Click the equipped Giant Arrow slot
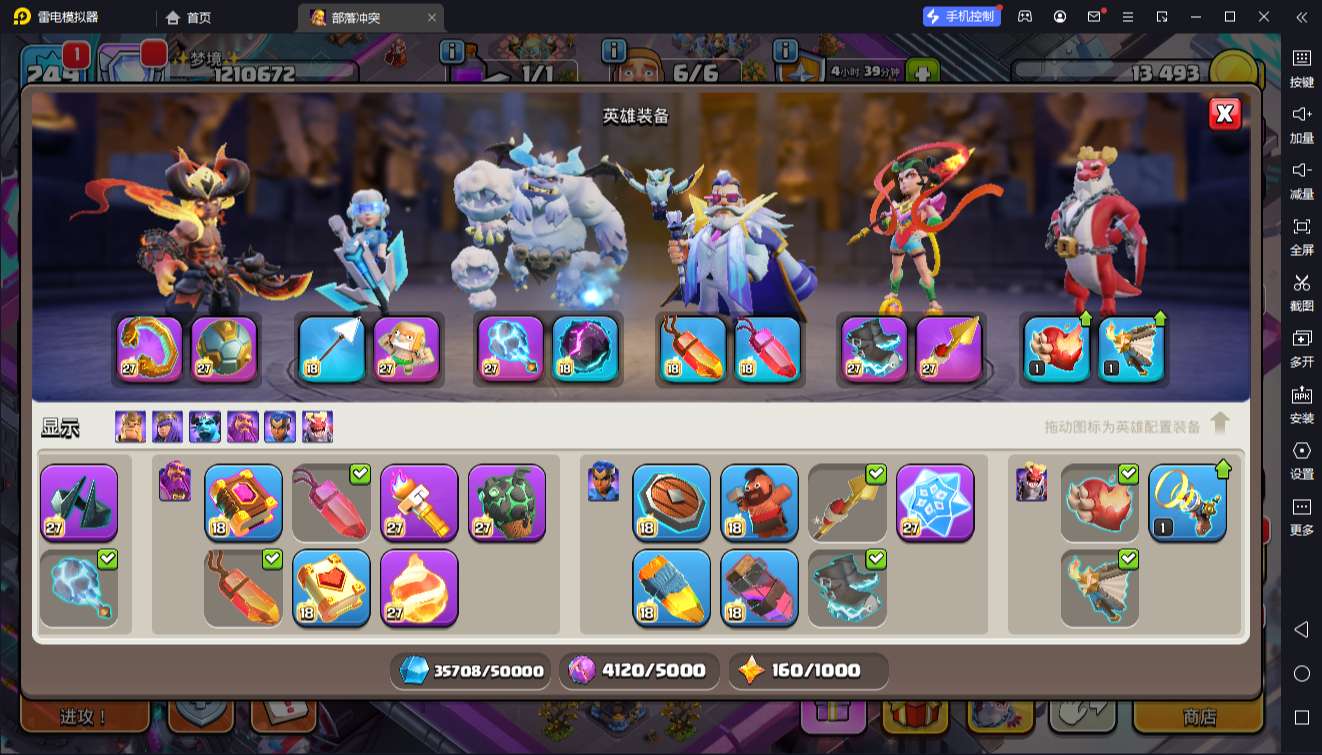 point(331,349)
